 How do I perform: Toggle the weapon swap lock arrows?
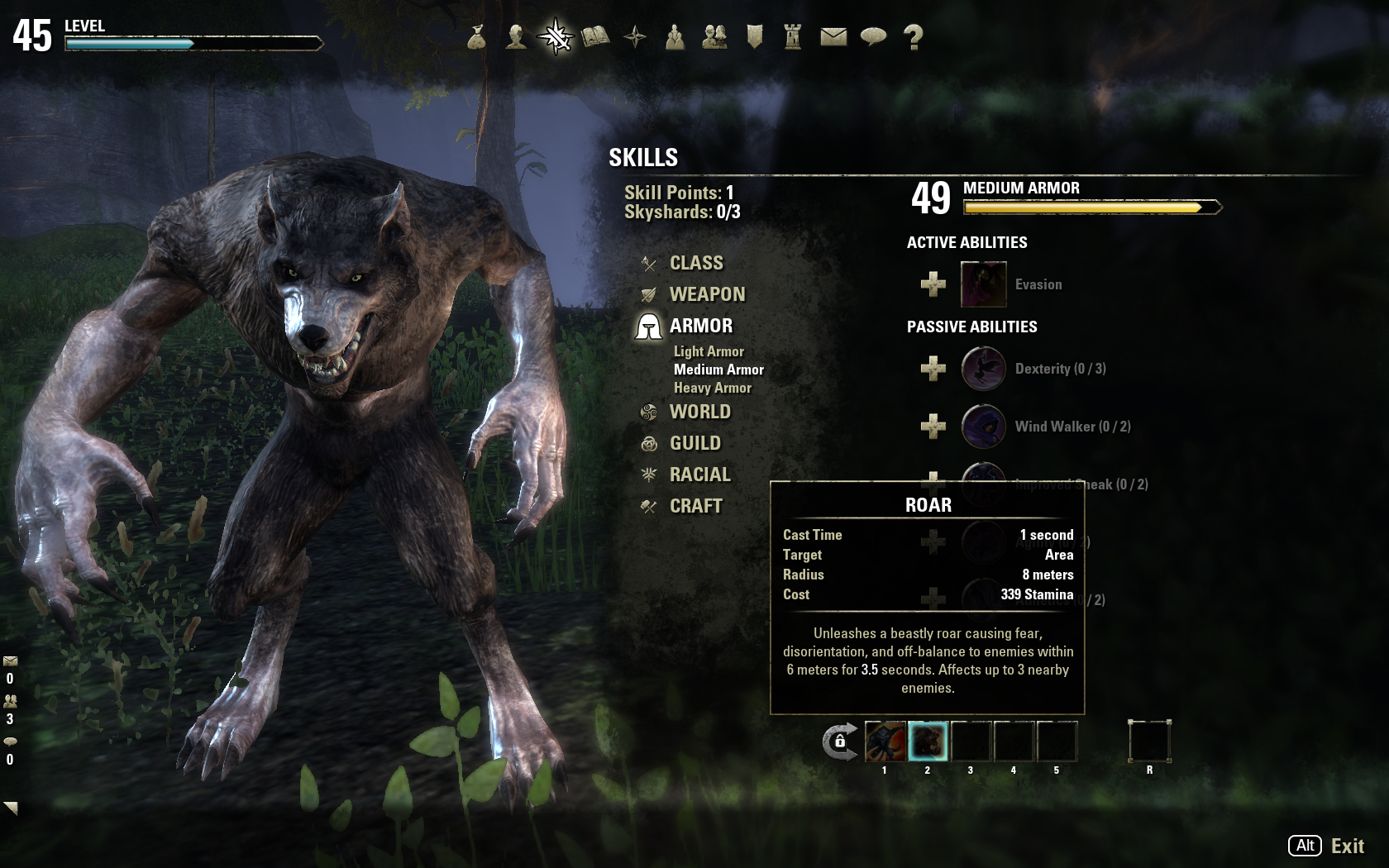point(839,742)
